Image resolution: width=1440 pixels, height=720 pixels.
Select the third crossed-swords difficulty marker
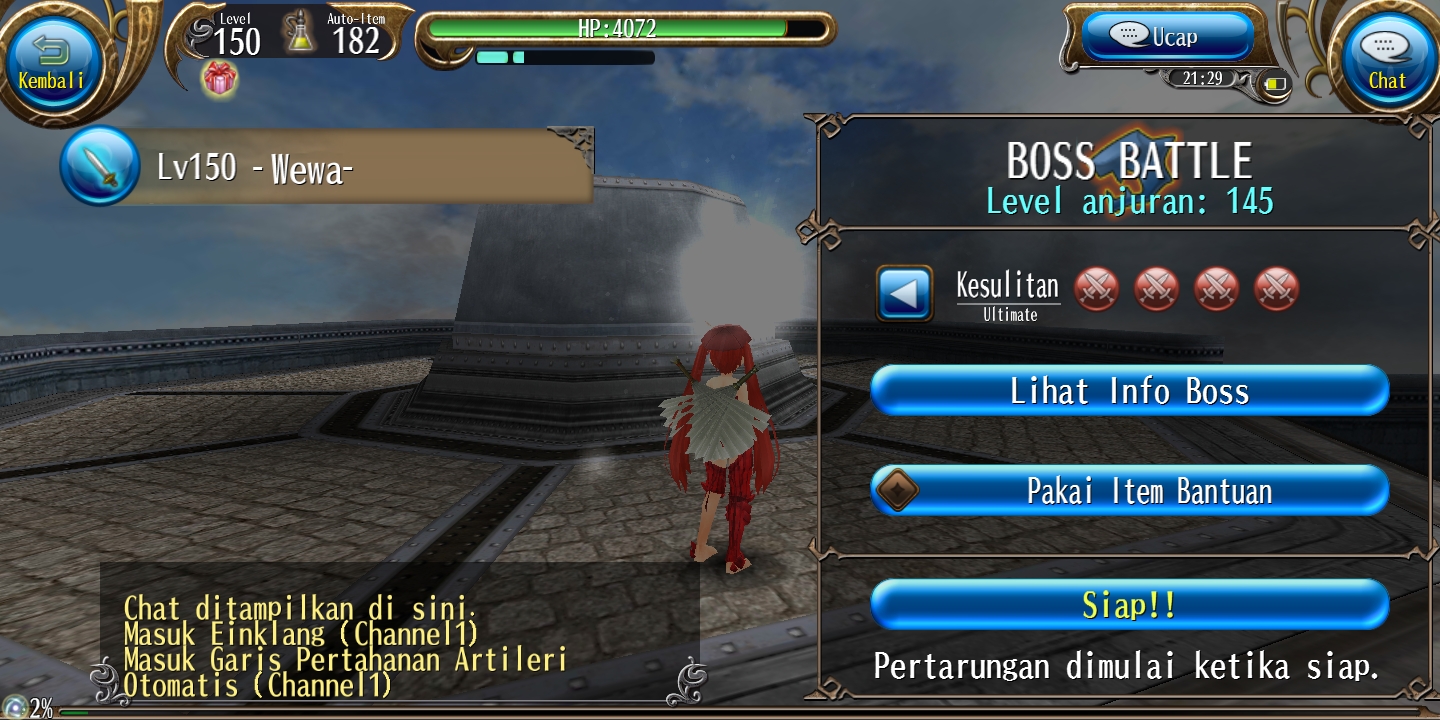point(1216,288)
